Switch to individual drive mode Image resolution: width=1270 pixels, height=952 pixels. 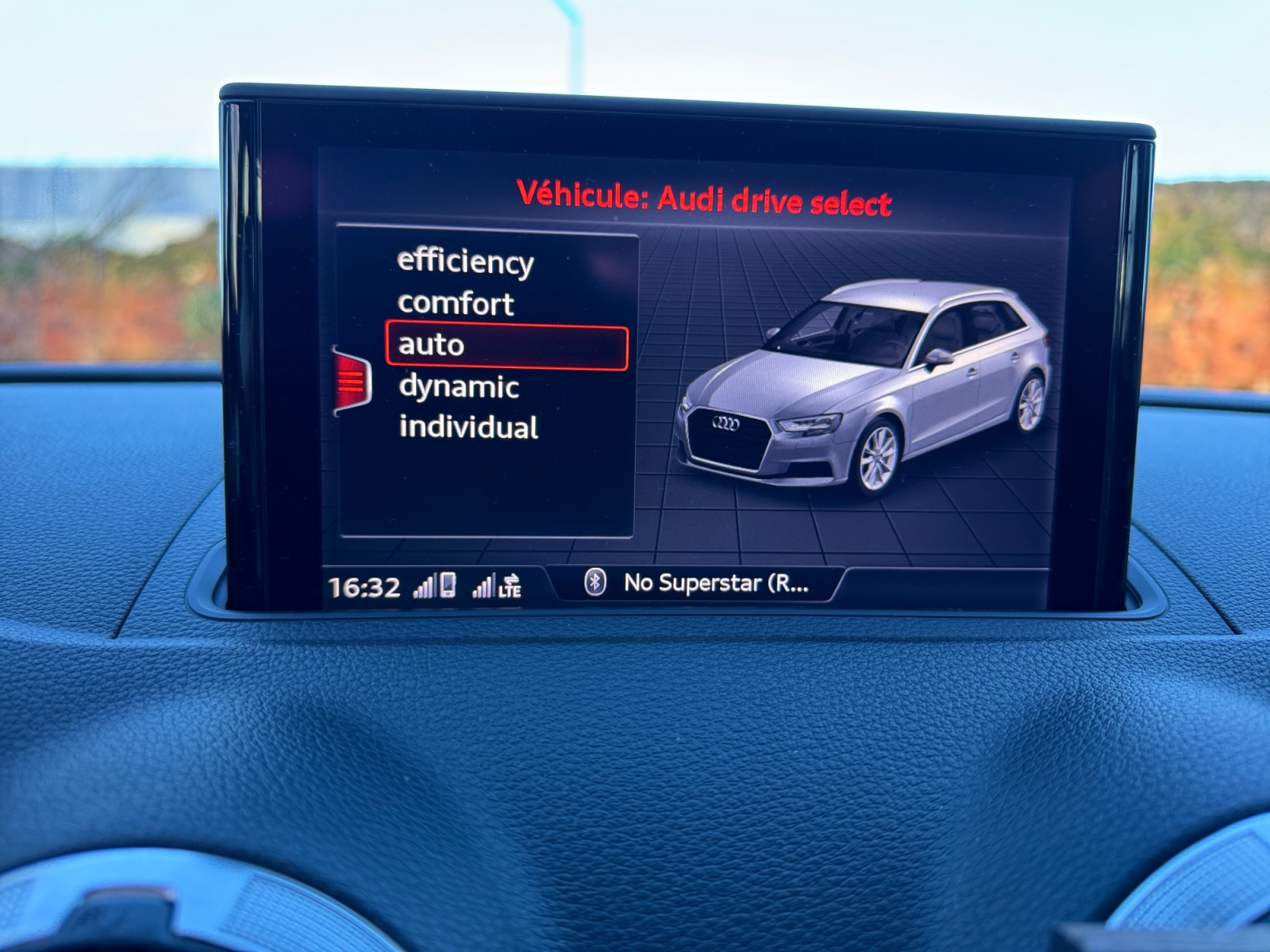coord(468,428)
